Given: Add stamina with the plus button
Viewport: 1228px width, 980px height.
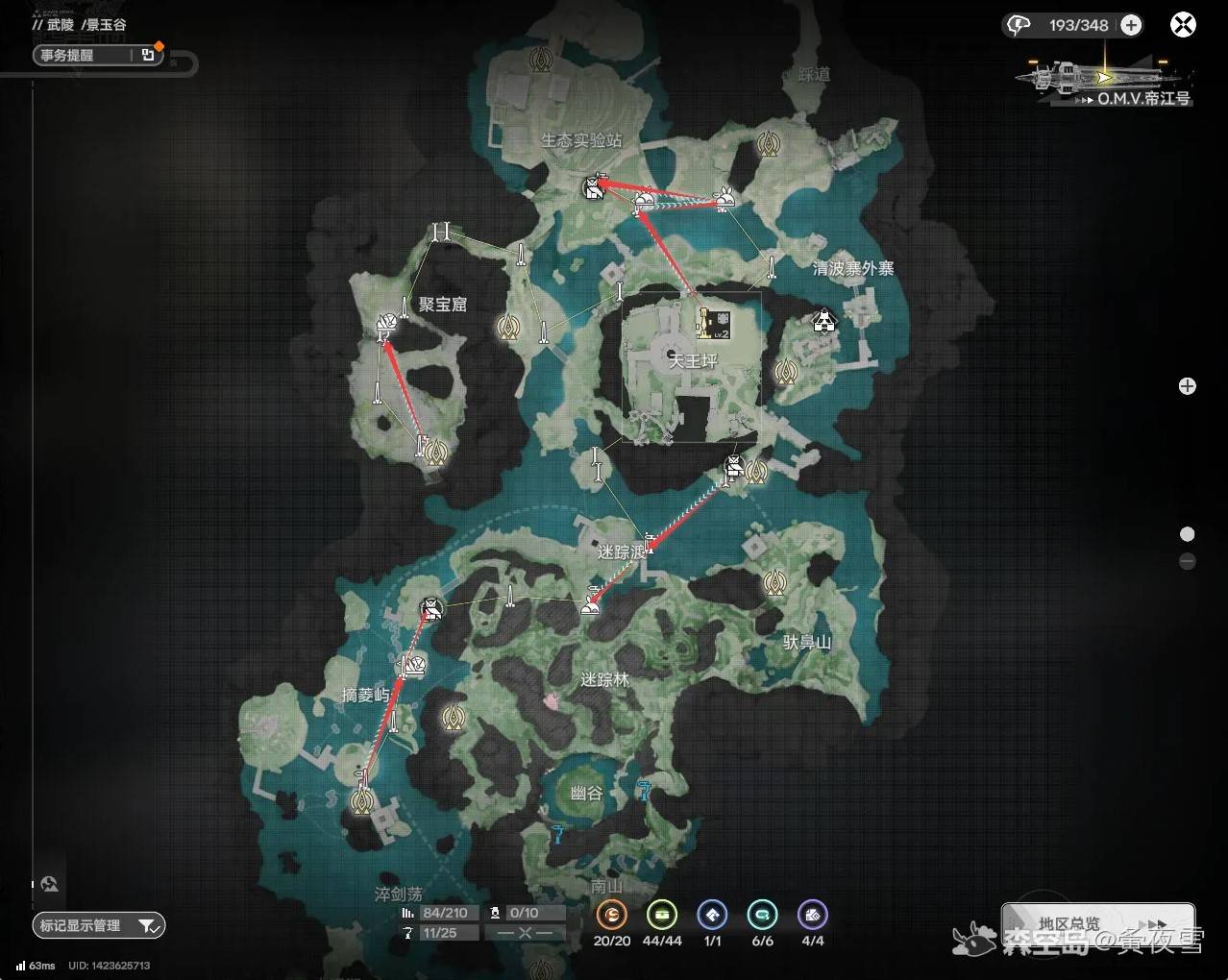Looking at the screenshot, I should click(x=1132, y=25).
